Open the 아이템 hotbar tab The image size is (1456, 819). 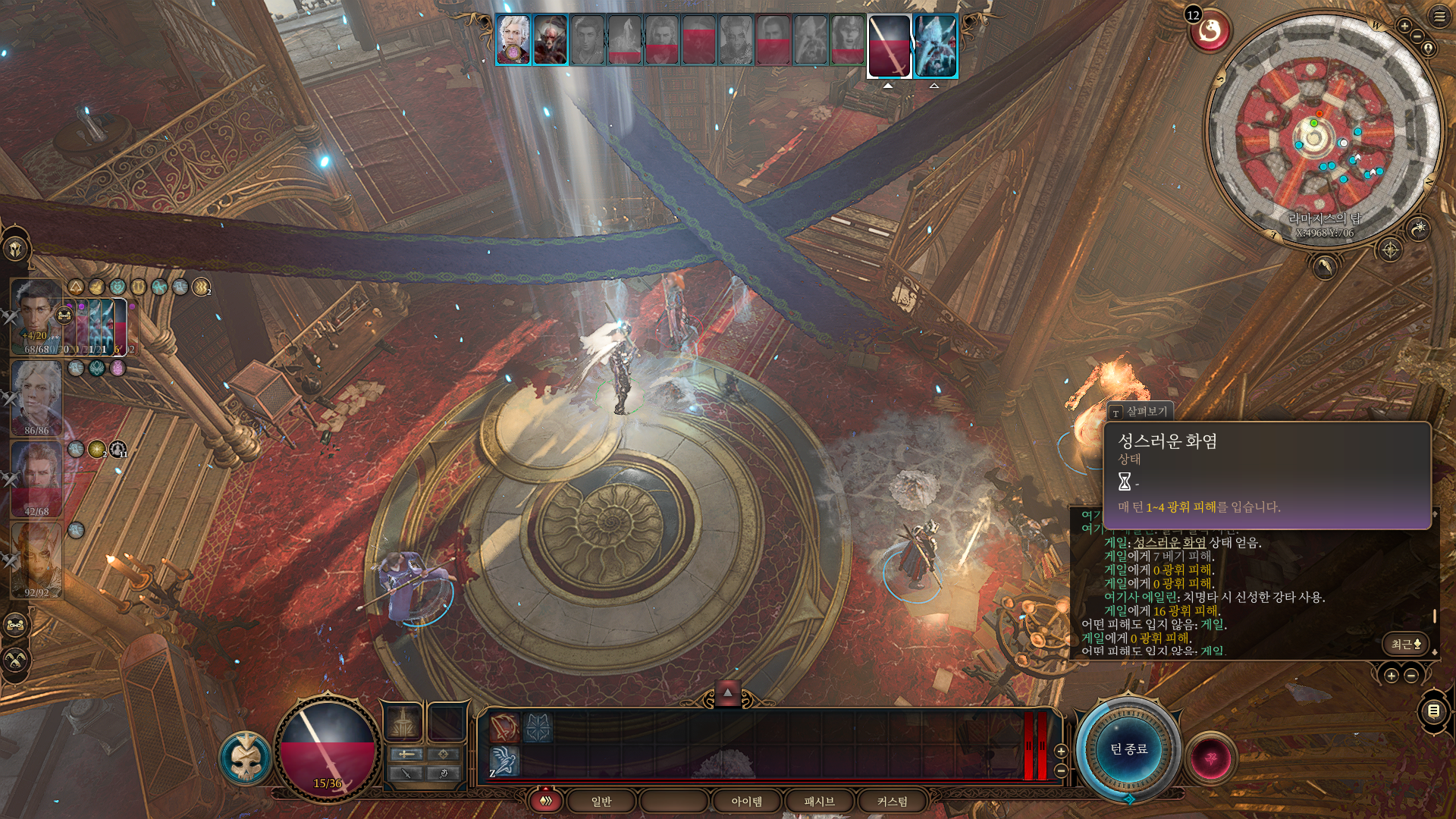pos(746,801)
